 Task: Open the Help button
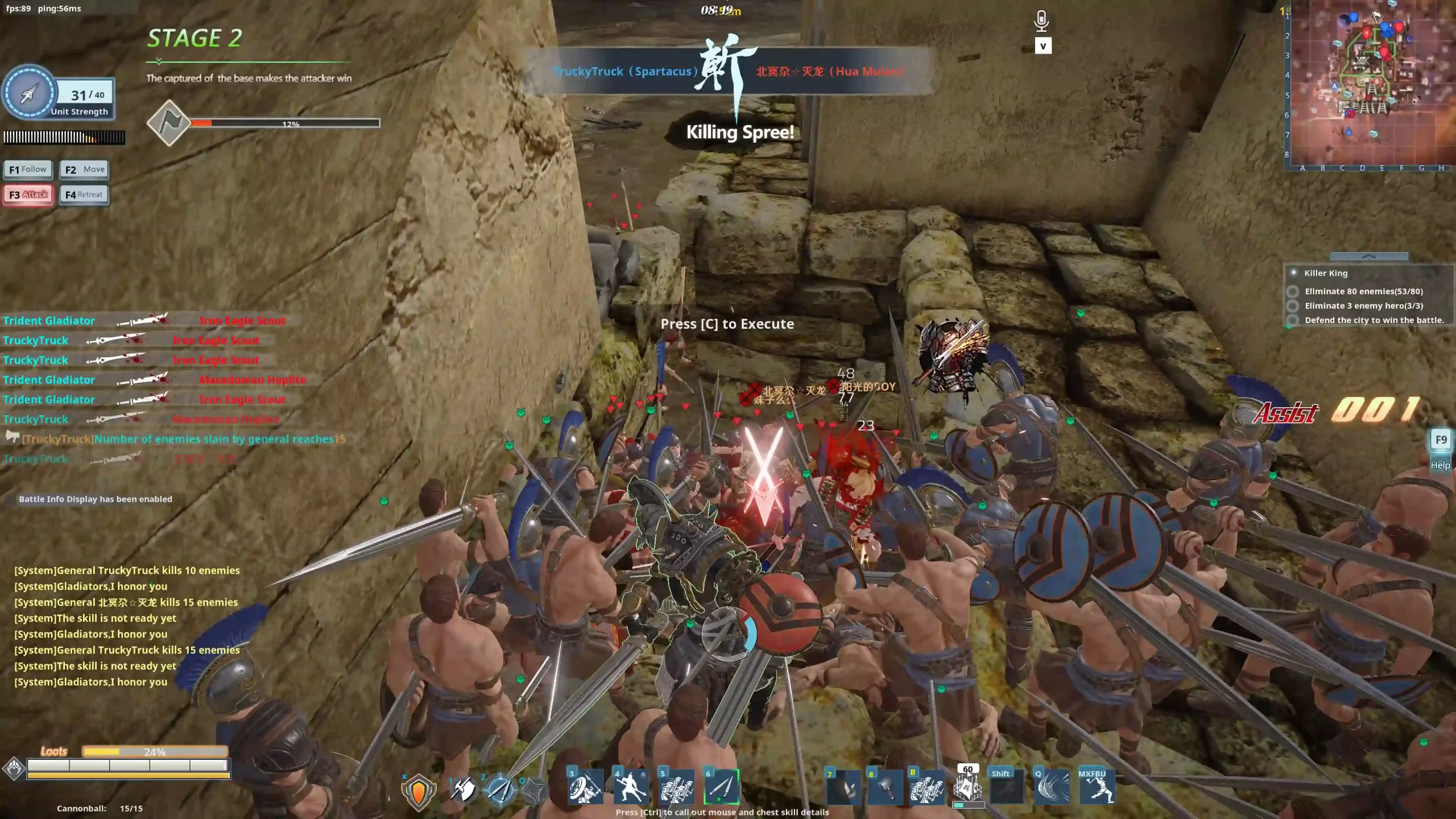1440,449
